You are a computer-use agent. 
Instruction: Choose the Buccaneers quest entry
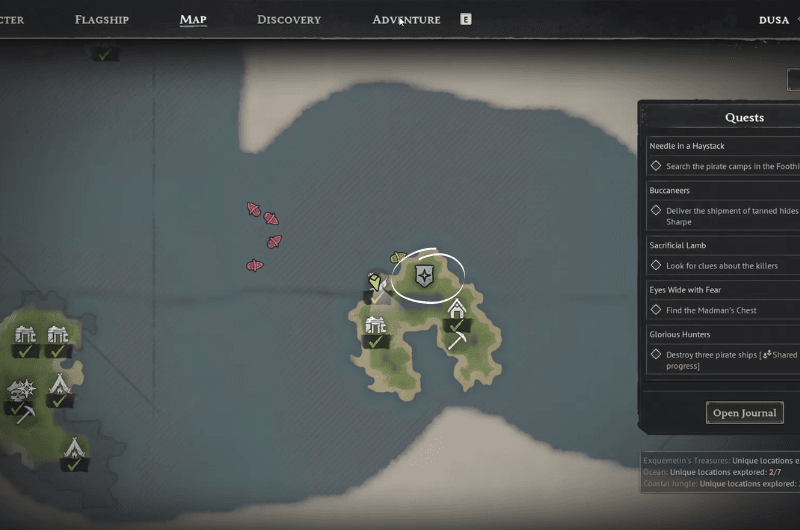pos(670,190)
